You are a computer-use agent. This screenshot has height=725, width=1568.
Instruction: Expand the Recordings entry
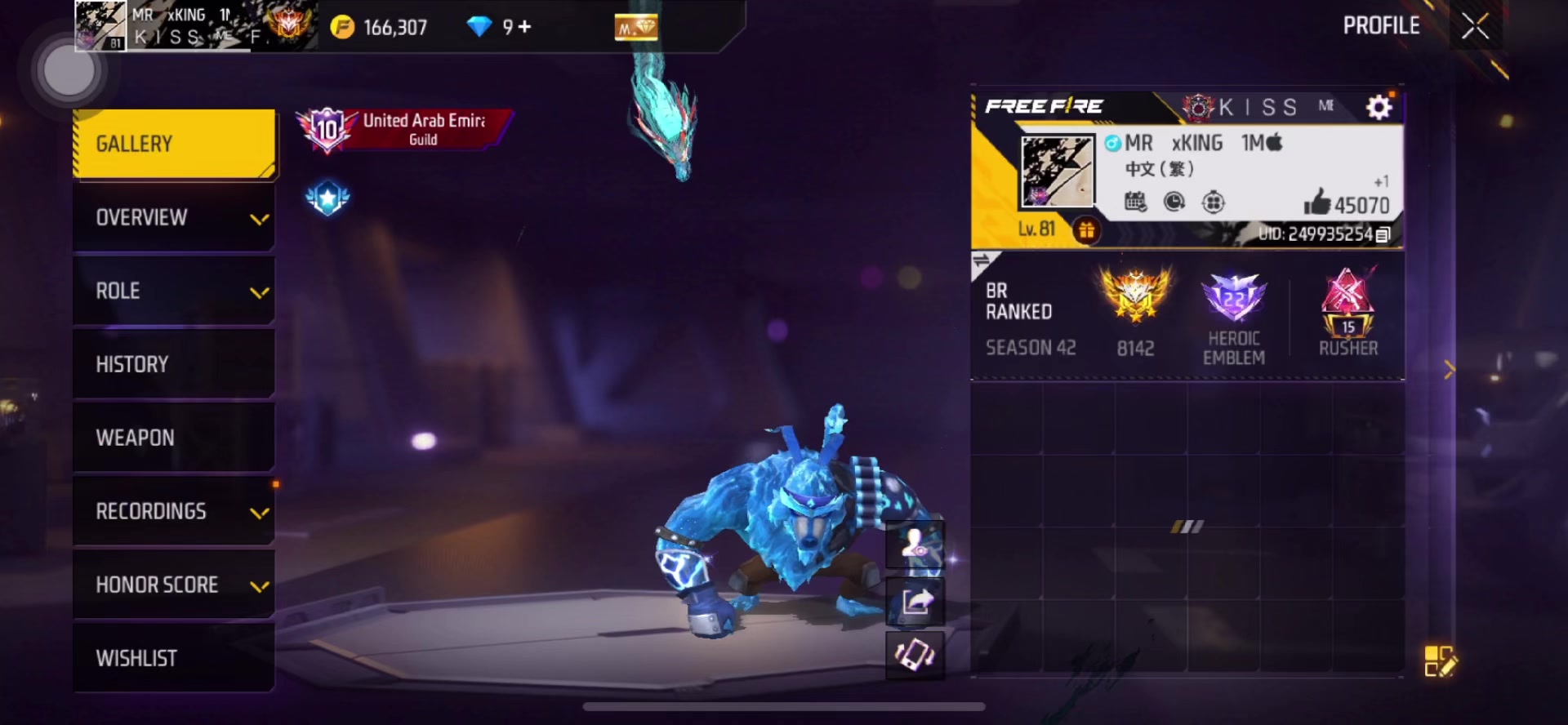point(174,511)
